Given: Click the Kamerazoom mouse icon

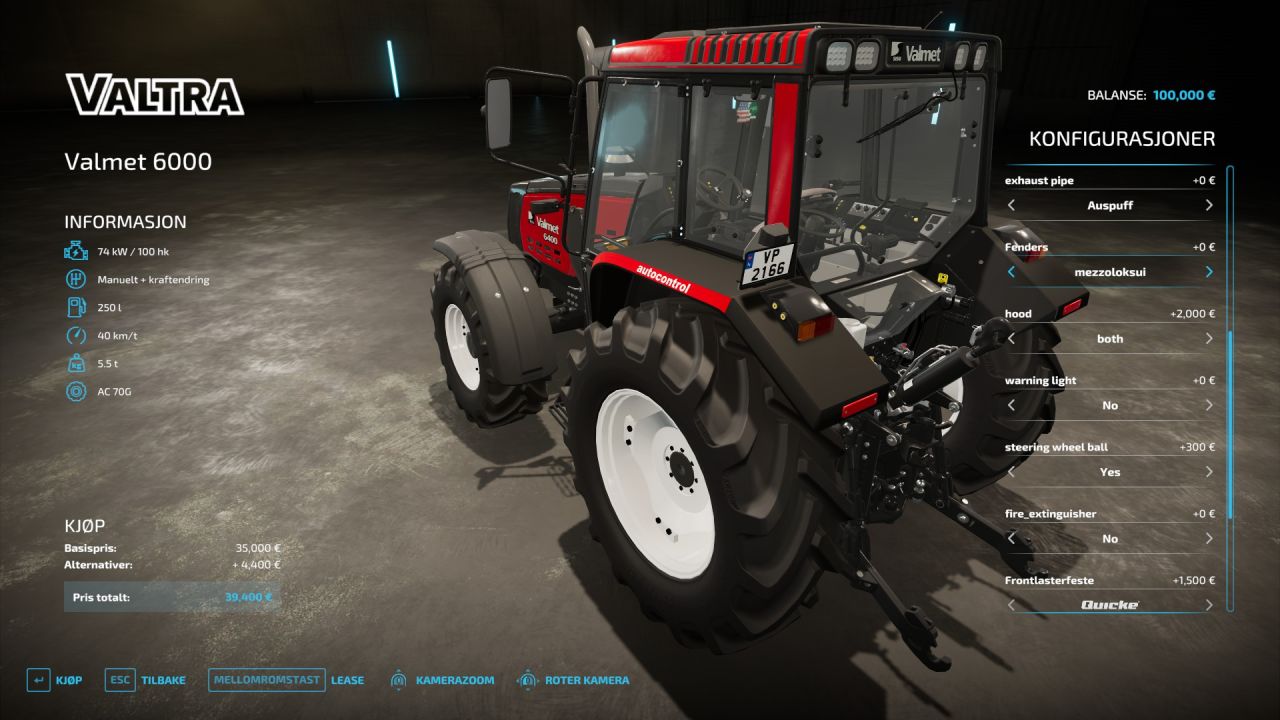Looking at the screenshot, I should (x=399, y=679).
